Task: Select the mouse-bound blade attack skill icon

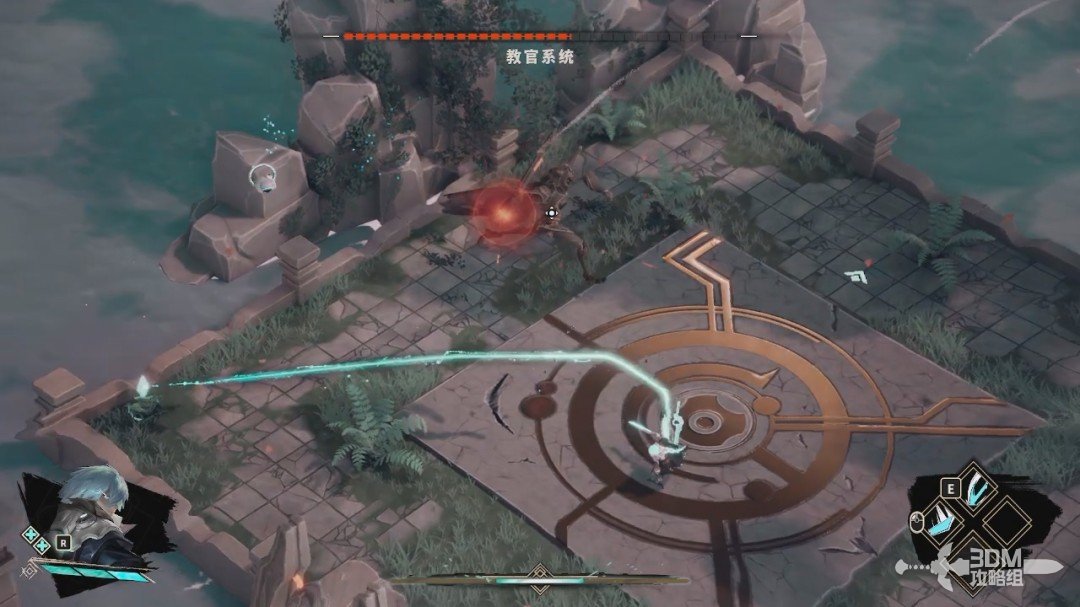Action: 940,521
